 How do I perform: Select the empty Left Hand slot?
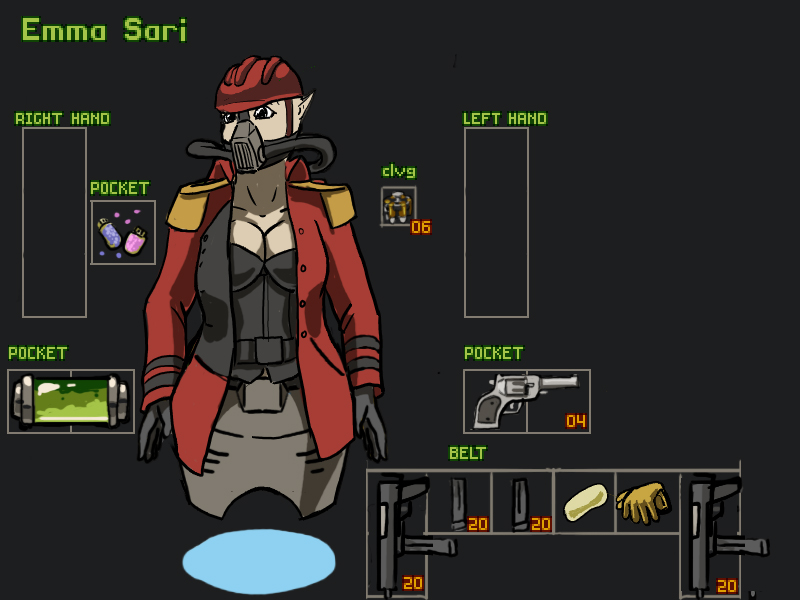point(496,222)
